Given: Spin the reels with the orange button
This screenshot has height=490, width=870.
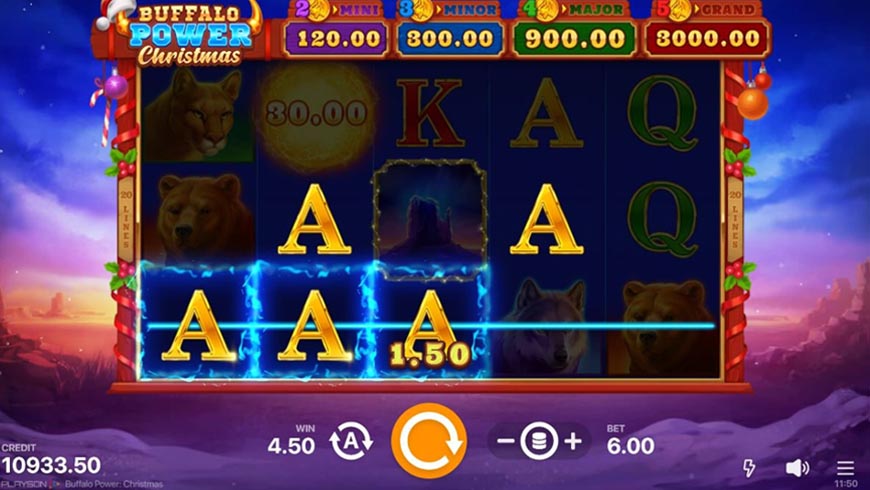Looking at the screenshot, I should point(429,440).
